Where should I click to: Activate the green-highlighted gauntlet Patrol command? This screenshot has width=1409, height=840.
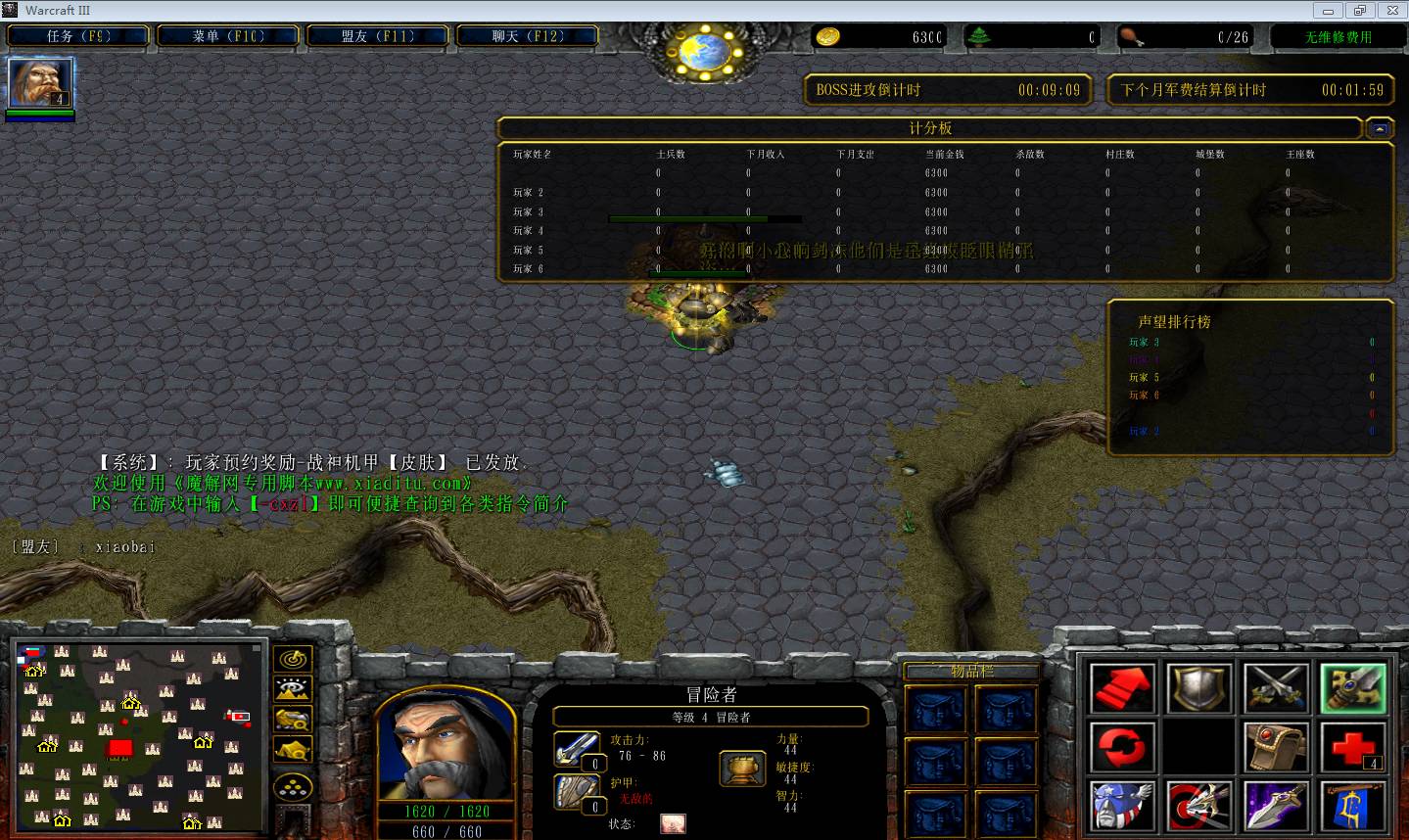pyautogui.click(x=1352, y=688)
